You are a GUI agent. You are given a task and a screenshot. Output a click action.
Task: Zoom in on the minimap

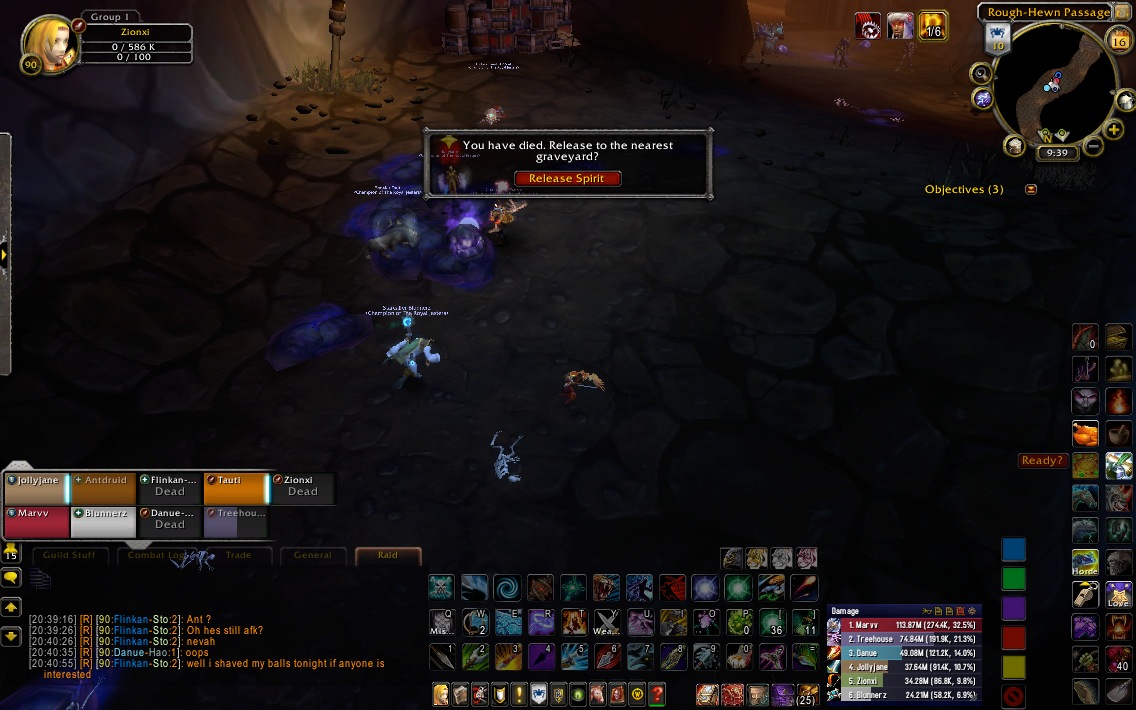tap(1114, 130)
